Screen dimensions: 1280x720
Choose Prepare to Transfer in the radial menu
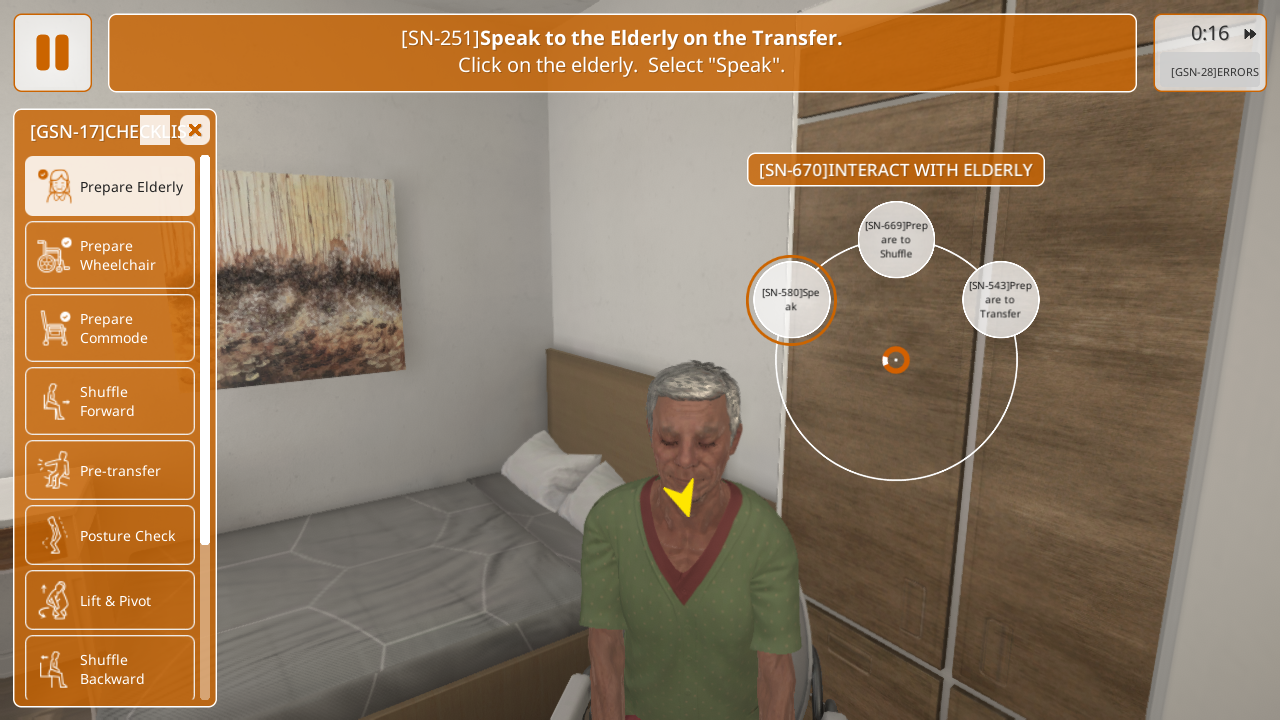(x=1000, y=300)
